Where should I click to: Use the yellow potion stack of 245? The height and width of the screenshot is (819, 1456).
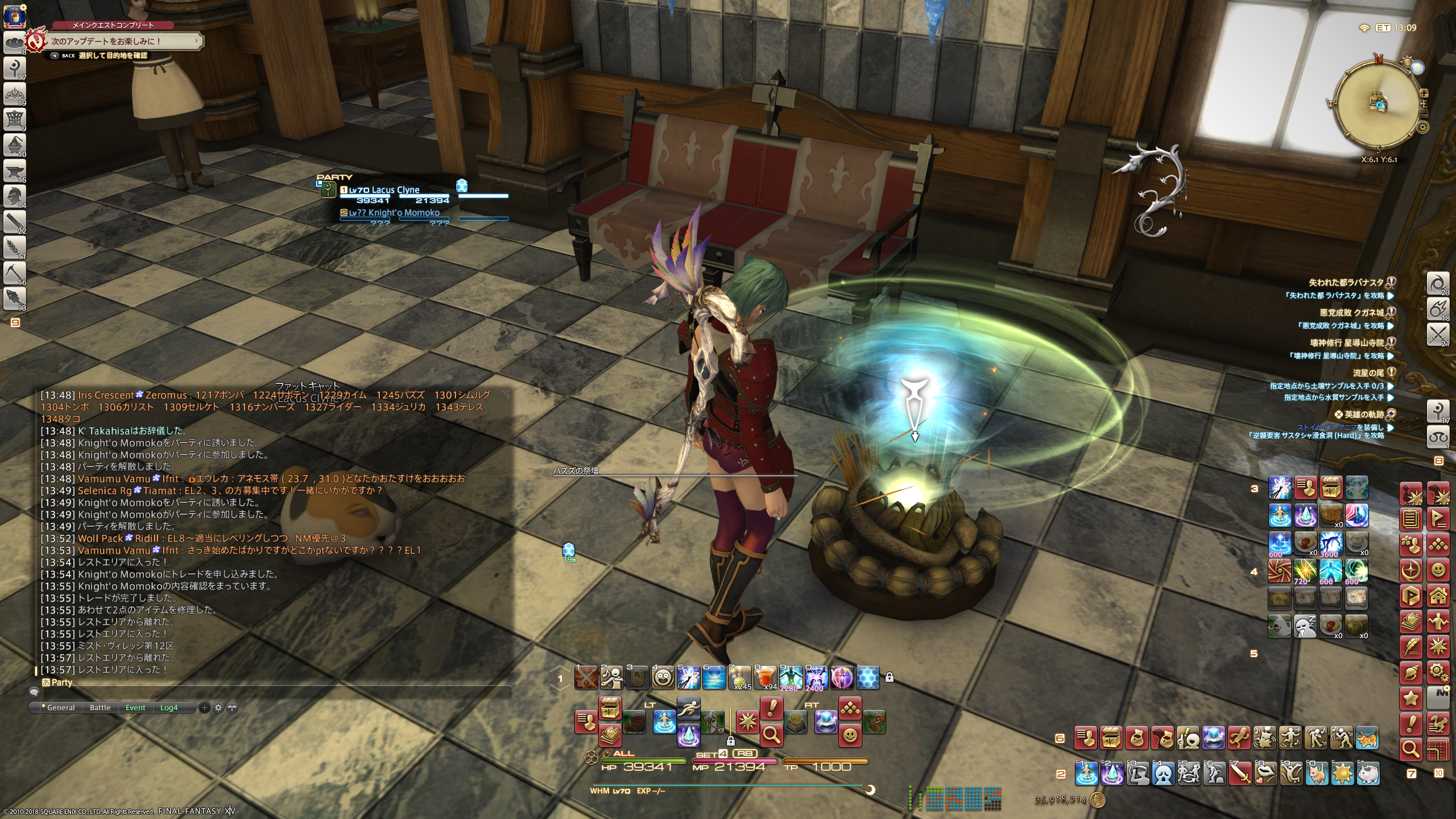pyautogui.click(x=739, y=677)
